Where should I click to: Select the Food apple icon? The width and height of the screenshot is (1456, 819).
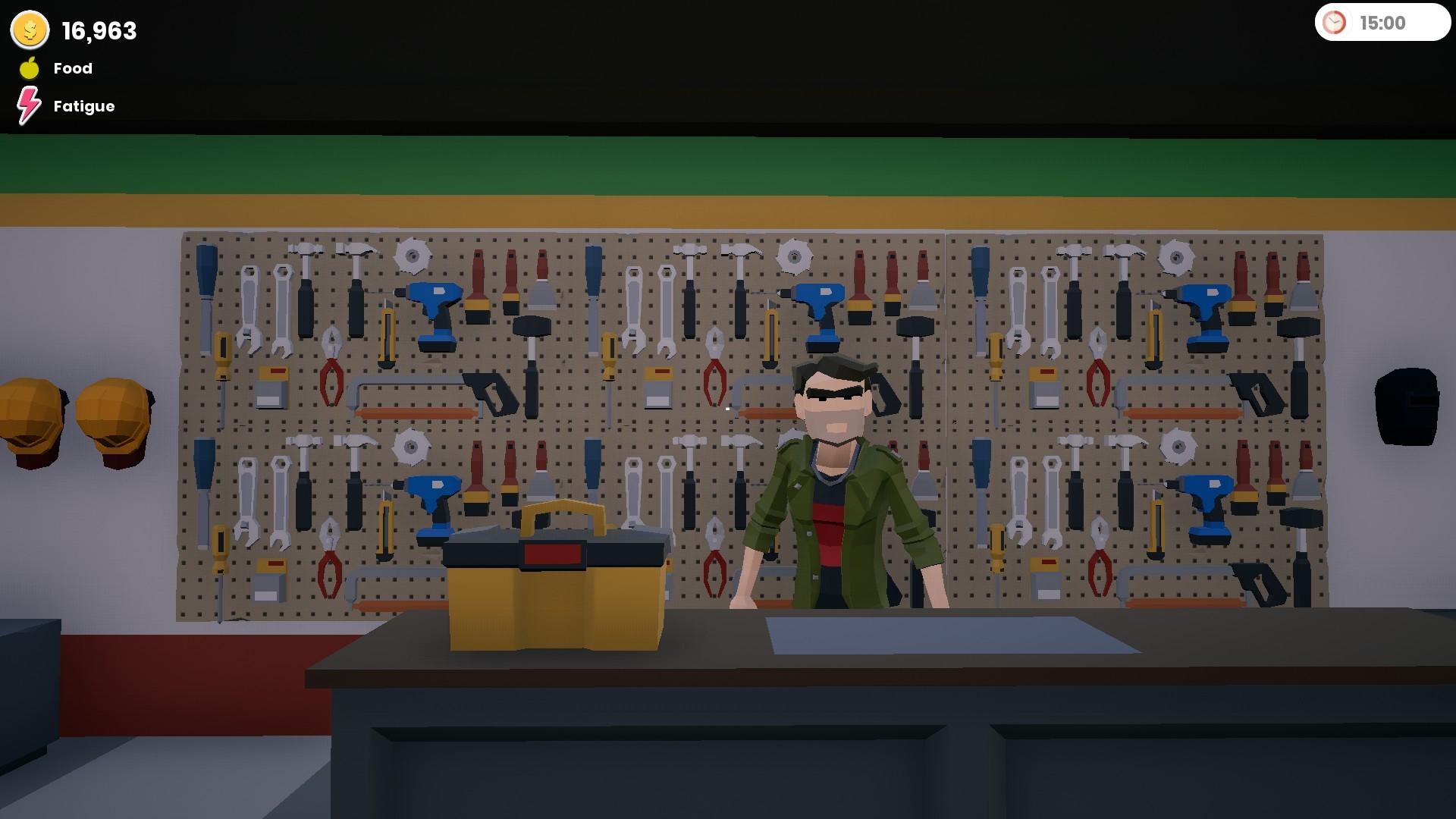[x=30, y=68]
